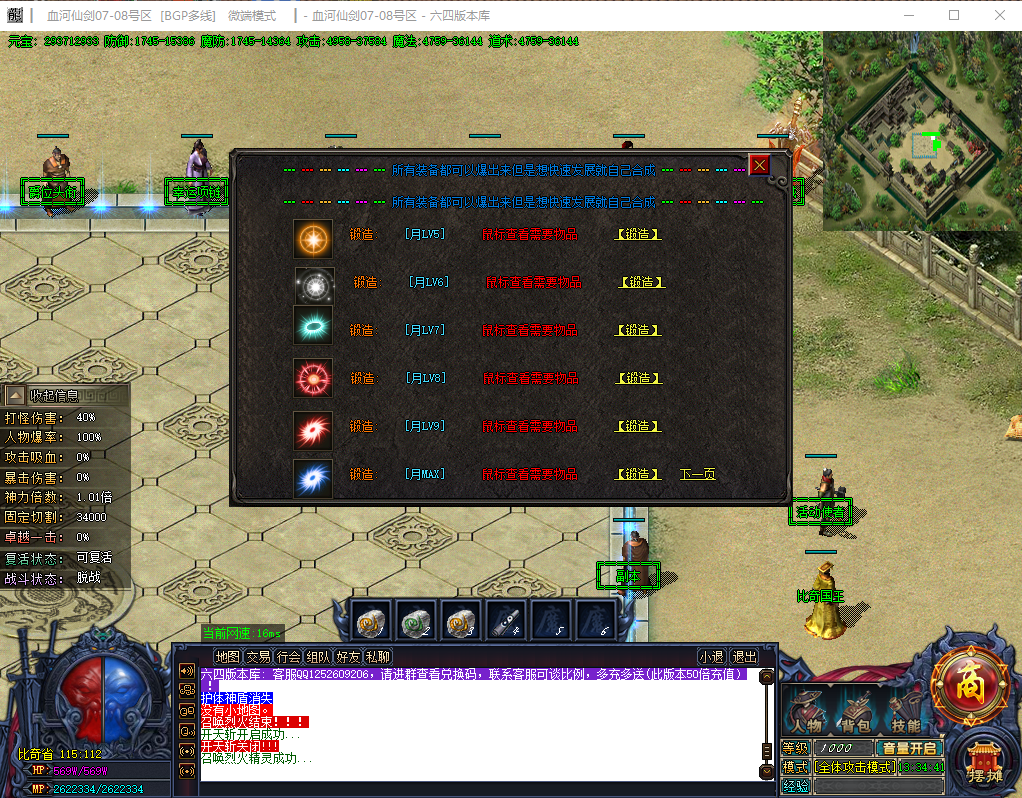This screenshot has height=798, width=1022.
Task: Choose 【锻造】 for 月LV8
Action: point(637,379)
